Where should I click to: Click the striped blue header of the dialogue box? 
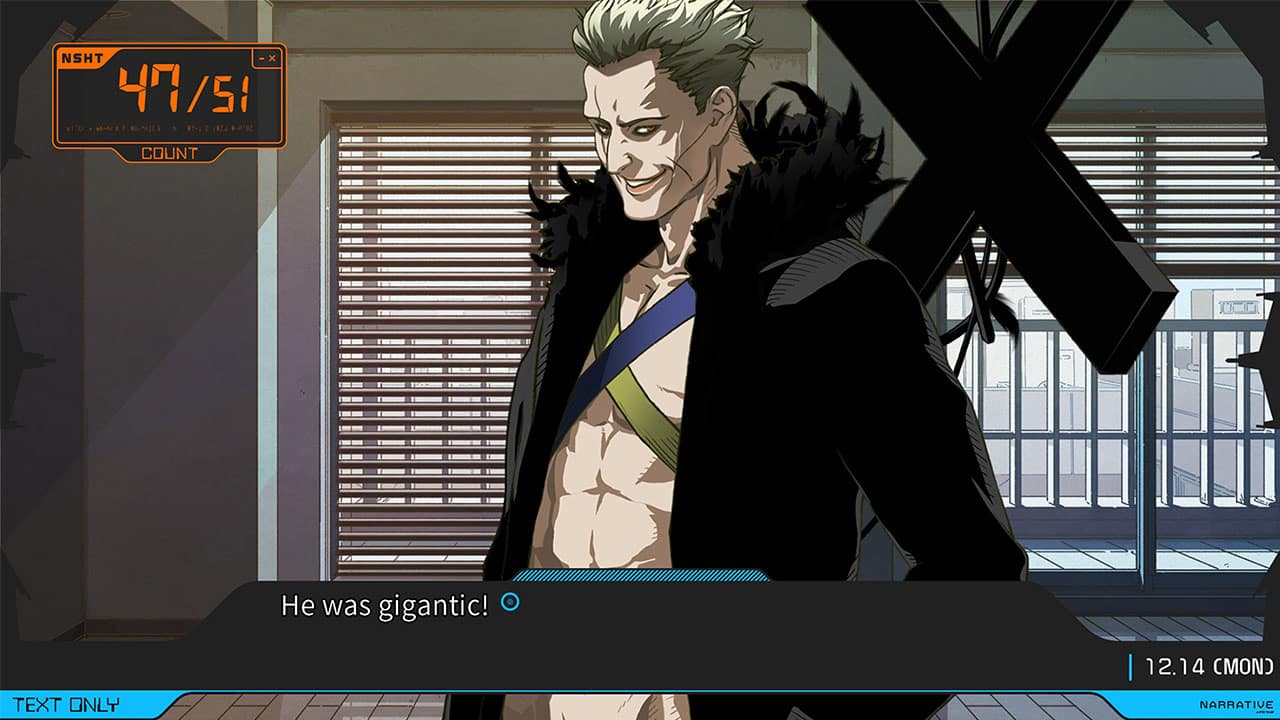pyautogui.click(x=640, y=578)
